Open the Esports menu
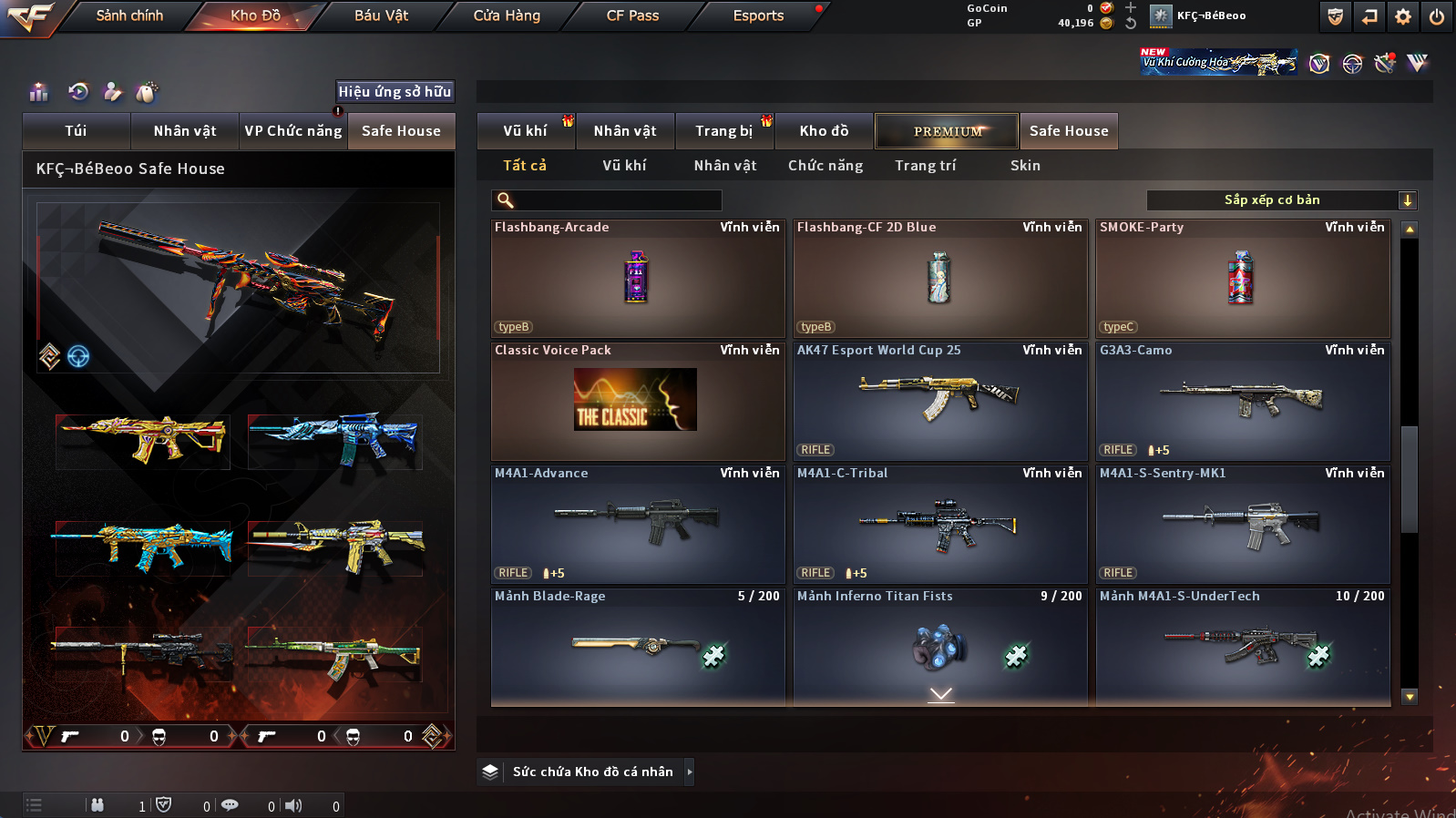The height and width of the screenshot is (818, 1456). tap(758, 15)
